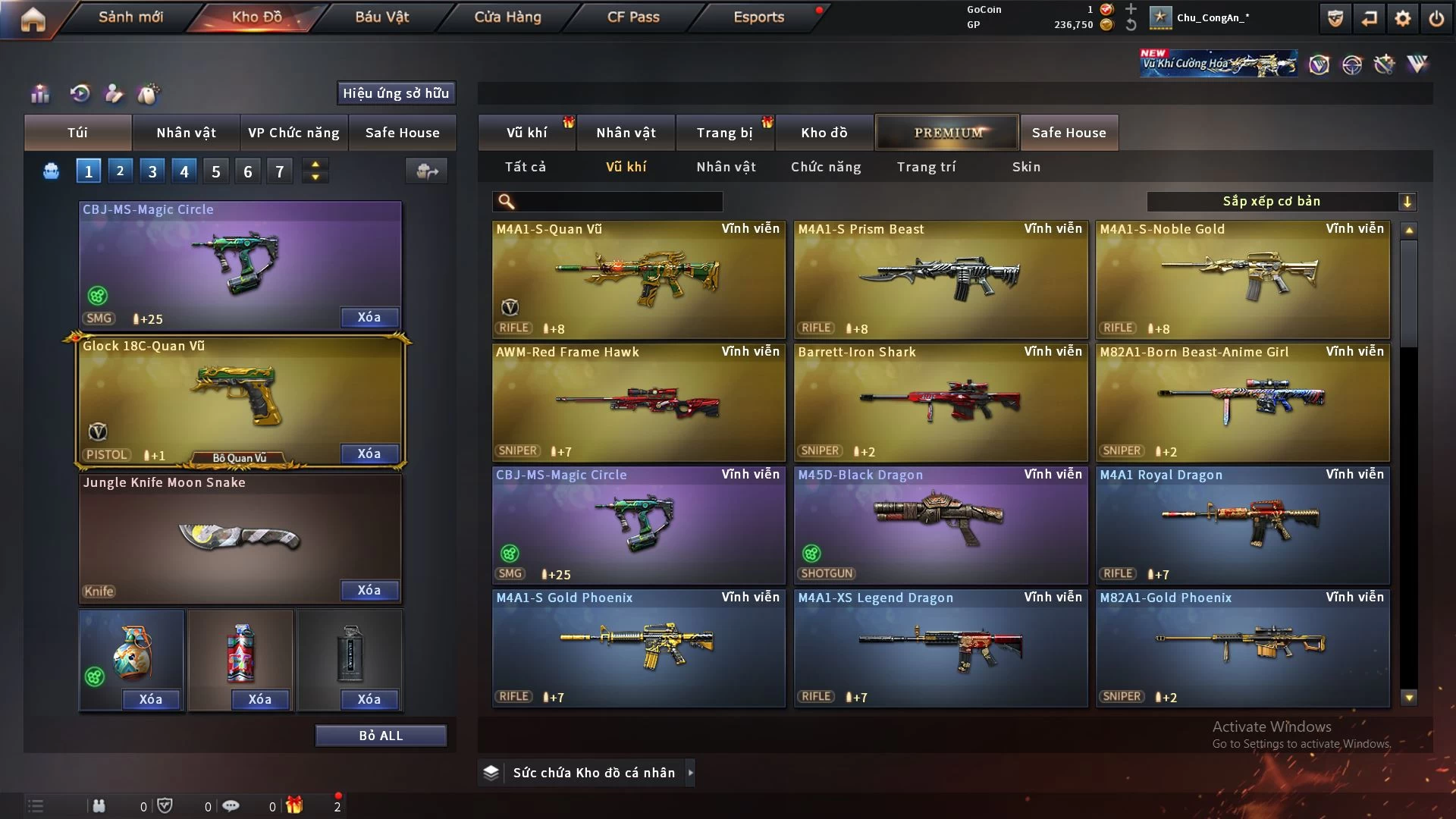The height and width of the screenshot is (819, 1456).
Task: Click the weapon search field
Action: [x=618, y=202]
